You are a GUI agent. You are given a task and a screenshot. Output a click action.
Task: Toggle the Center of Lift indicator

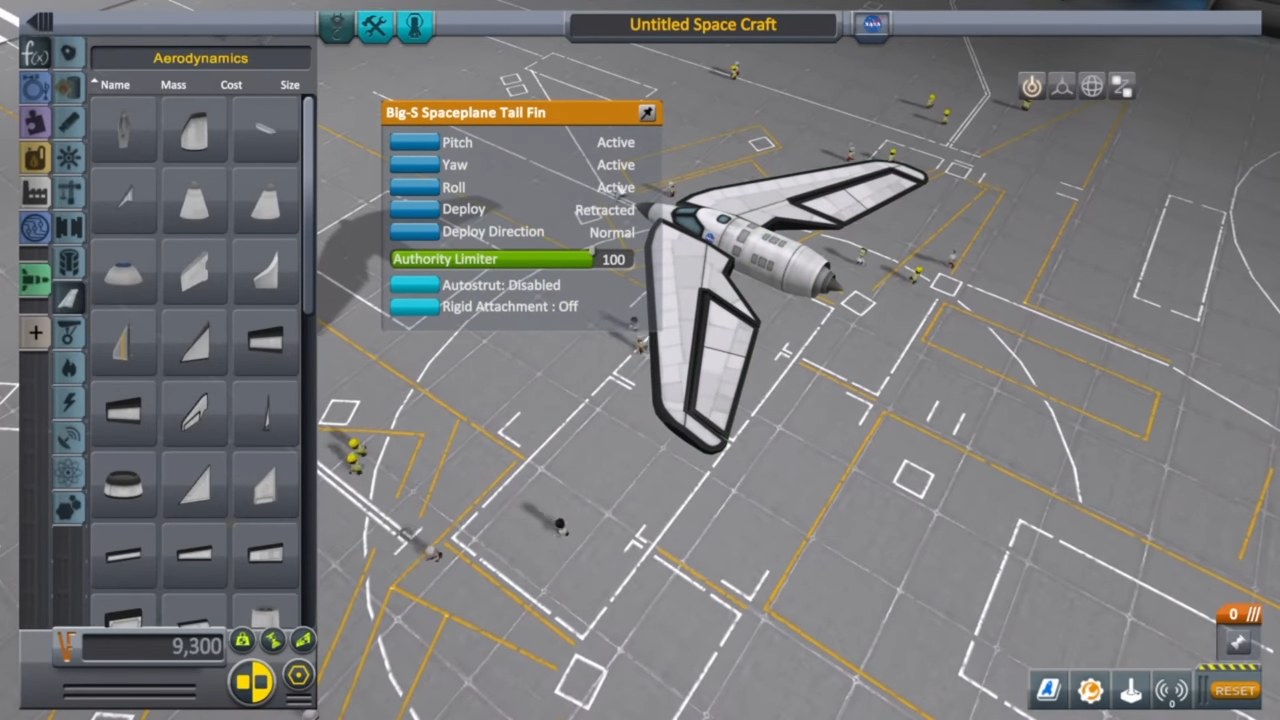303,640
